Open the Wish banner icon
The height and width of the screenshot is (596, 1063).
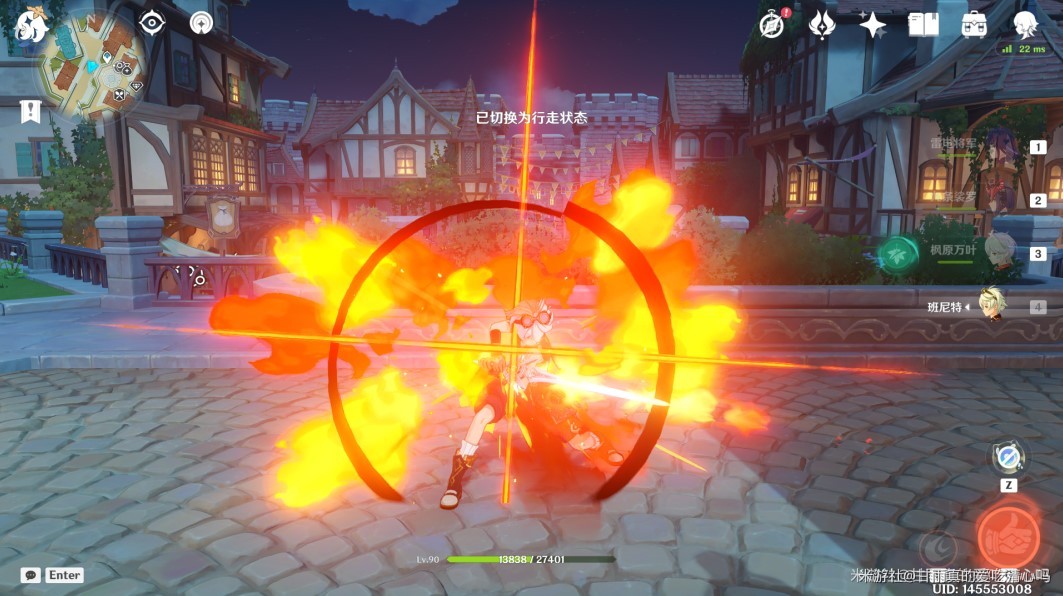[822, 25]
